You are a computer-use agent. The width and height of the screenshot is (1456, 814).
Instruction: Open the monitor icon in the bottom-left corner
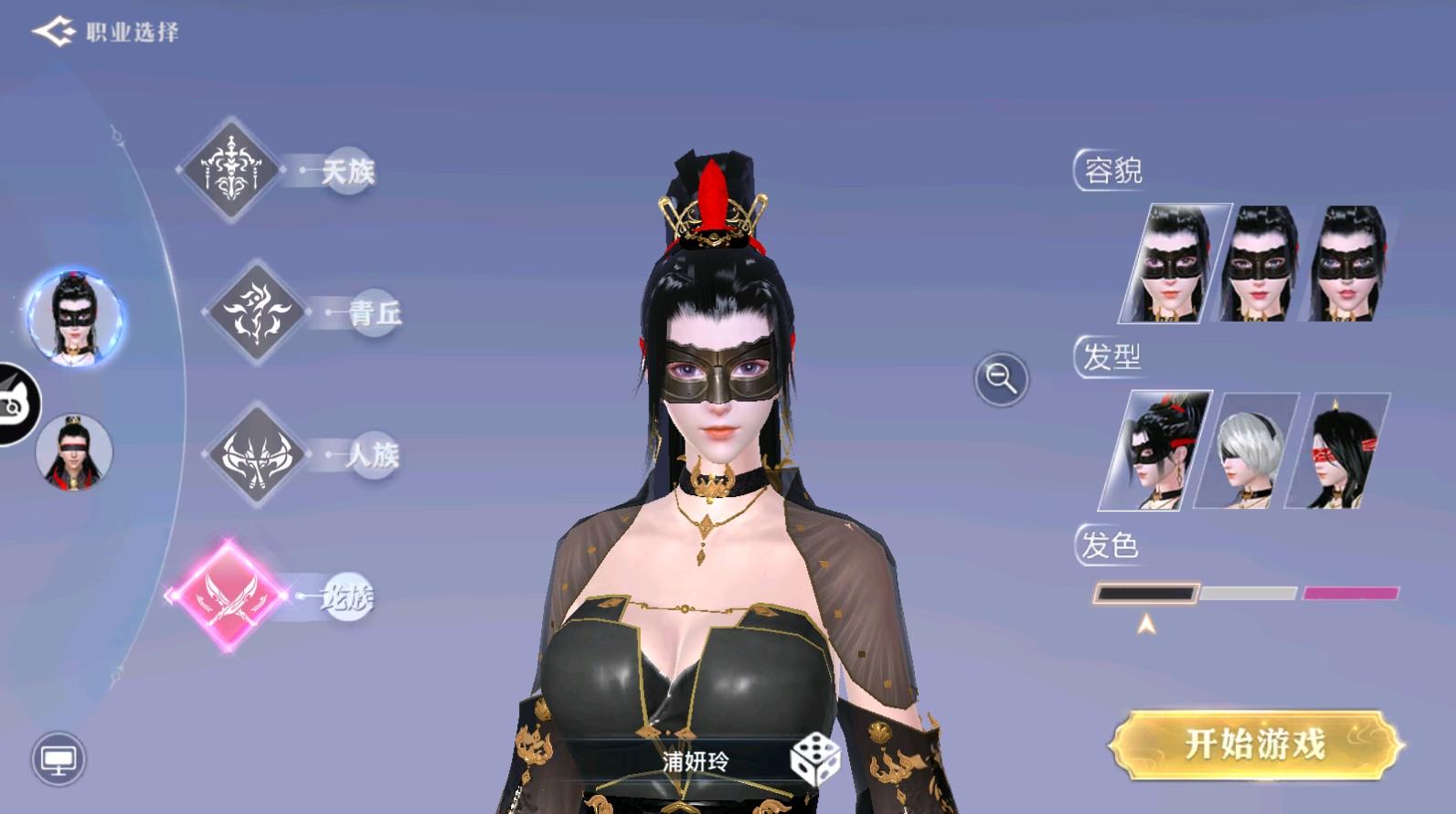click(x=58, y=759)
